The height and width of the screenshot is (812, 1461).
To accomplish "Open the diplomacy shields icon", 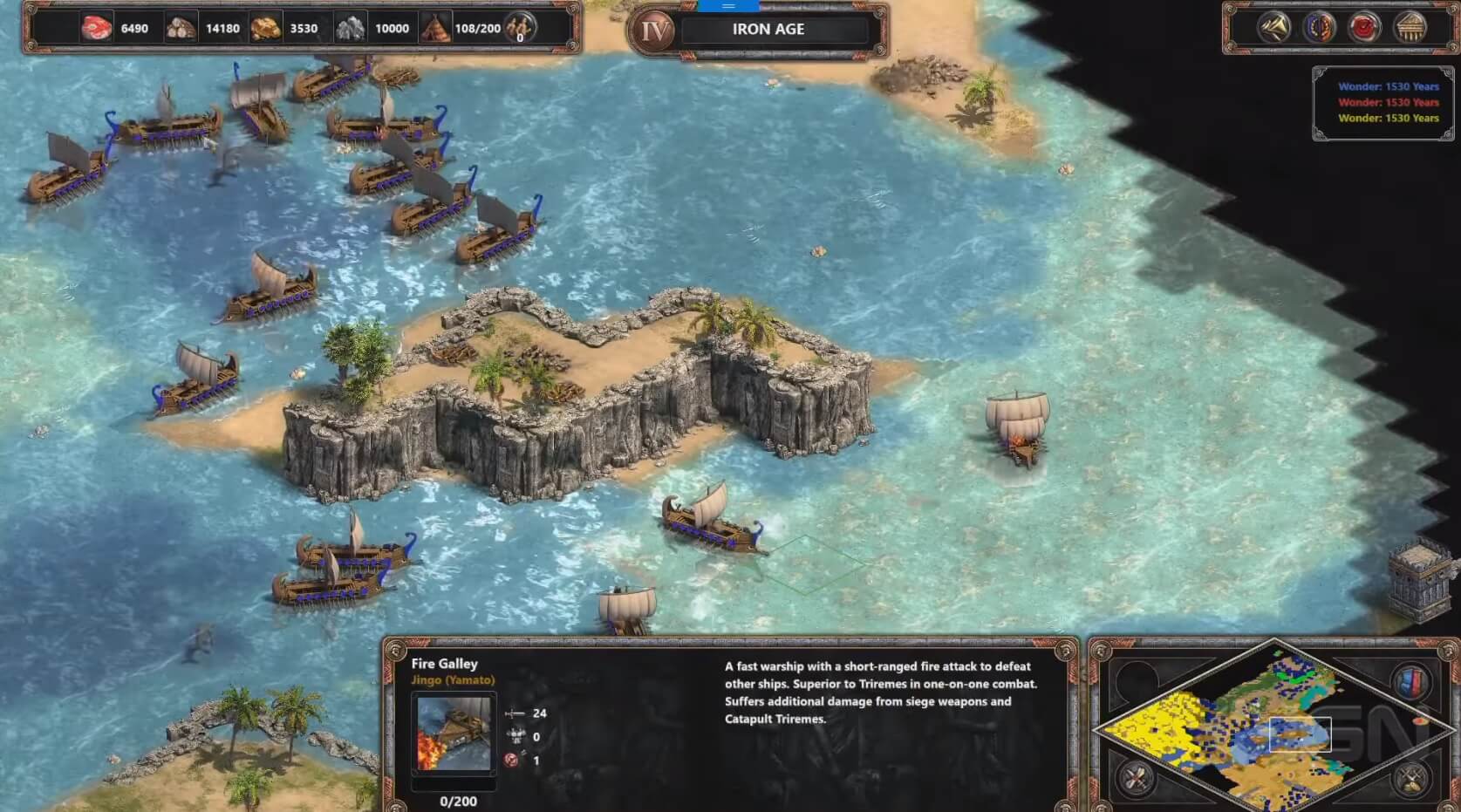I will pyautogui.click(x=1319, y=28).
